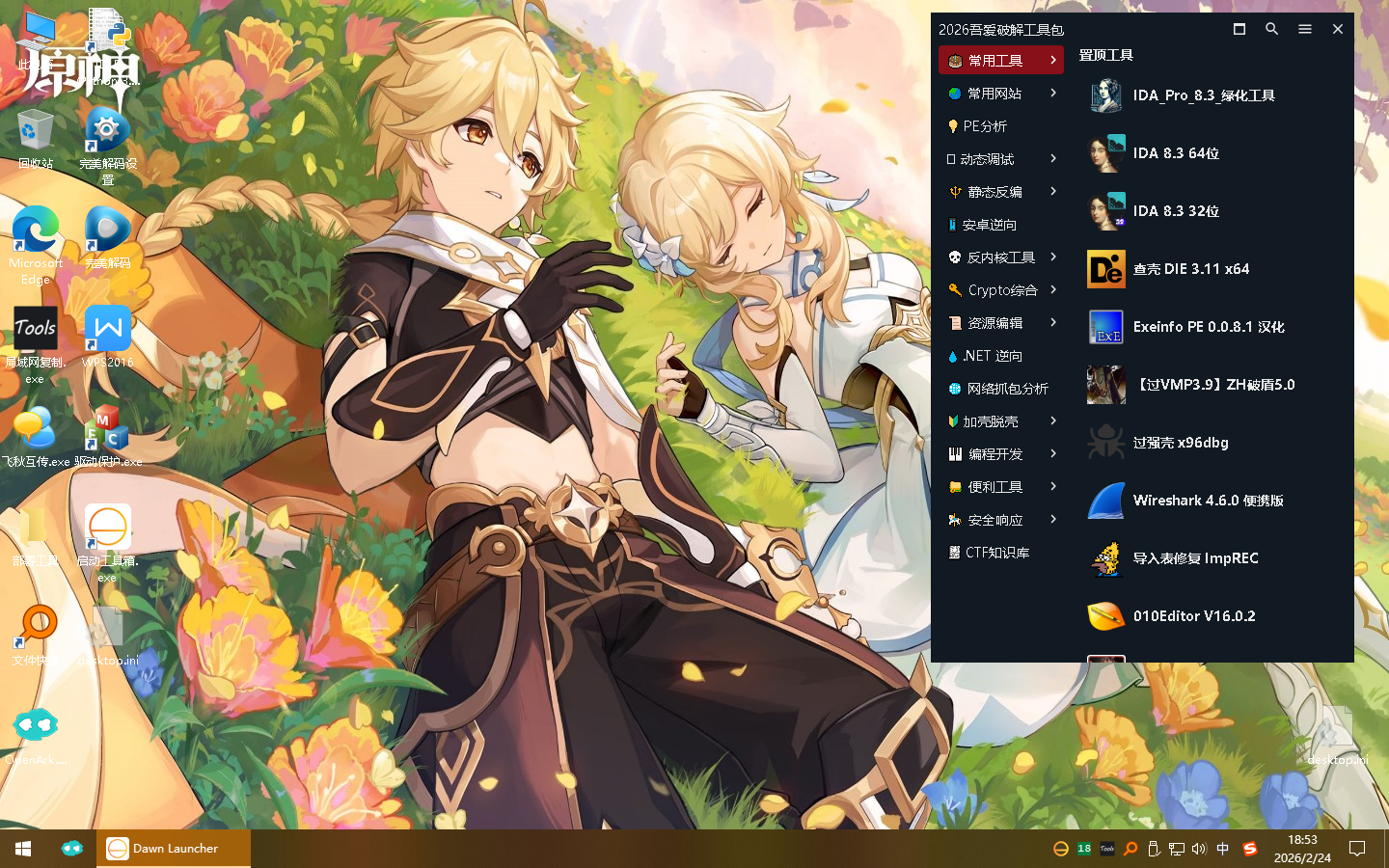This screenshot has width=1389, height=868.
Task: Choose the PE分析 category
Action: [984, 126]
